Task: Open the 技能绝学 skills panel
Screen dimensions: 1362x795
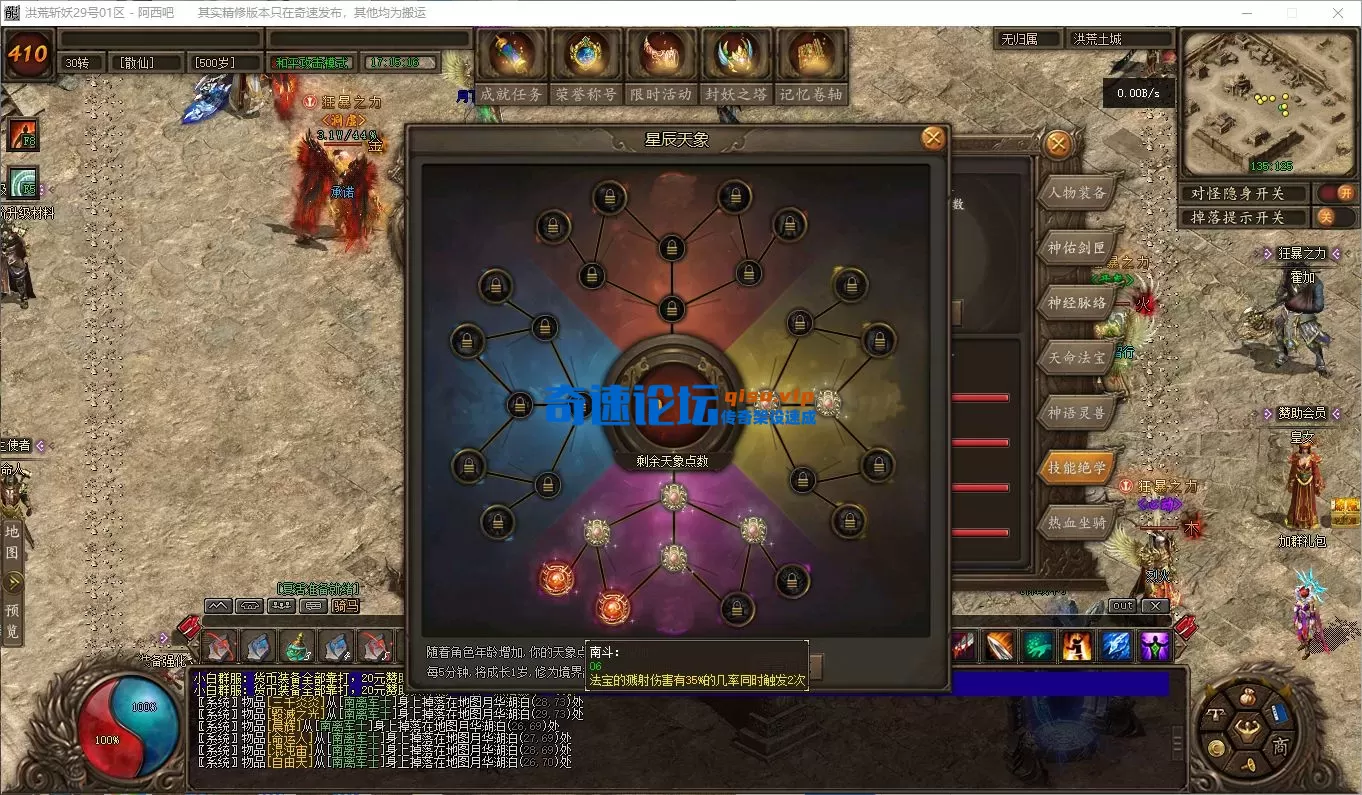Action: click(x=1077, y=469)
